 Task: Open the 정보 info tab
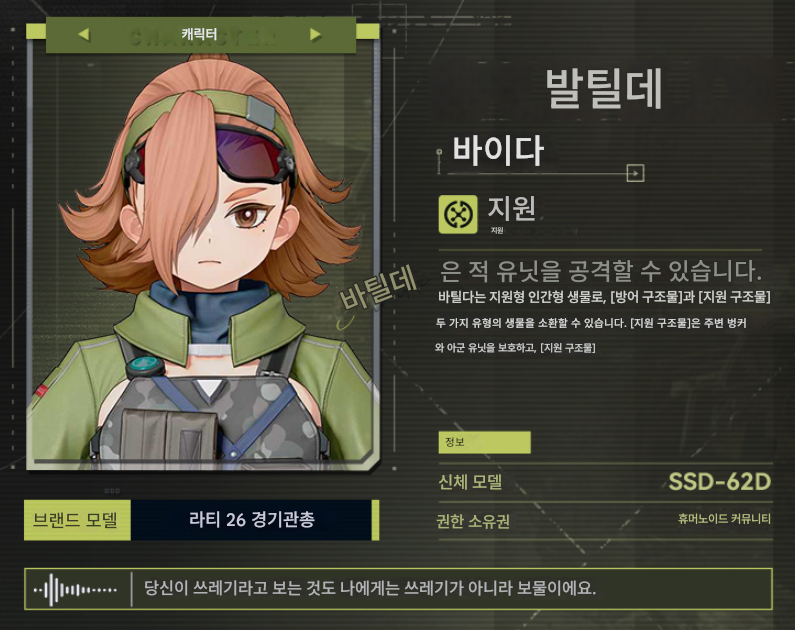click(x=484, y=442)
